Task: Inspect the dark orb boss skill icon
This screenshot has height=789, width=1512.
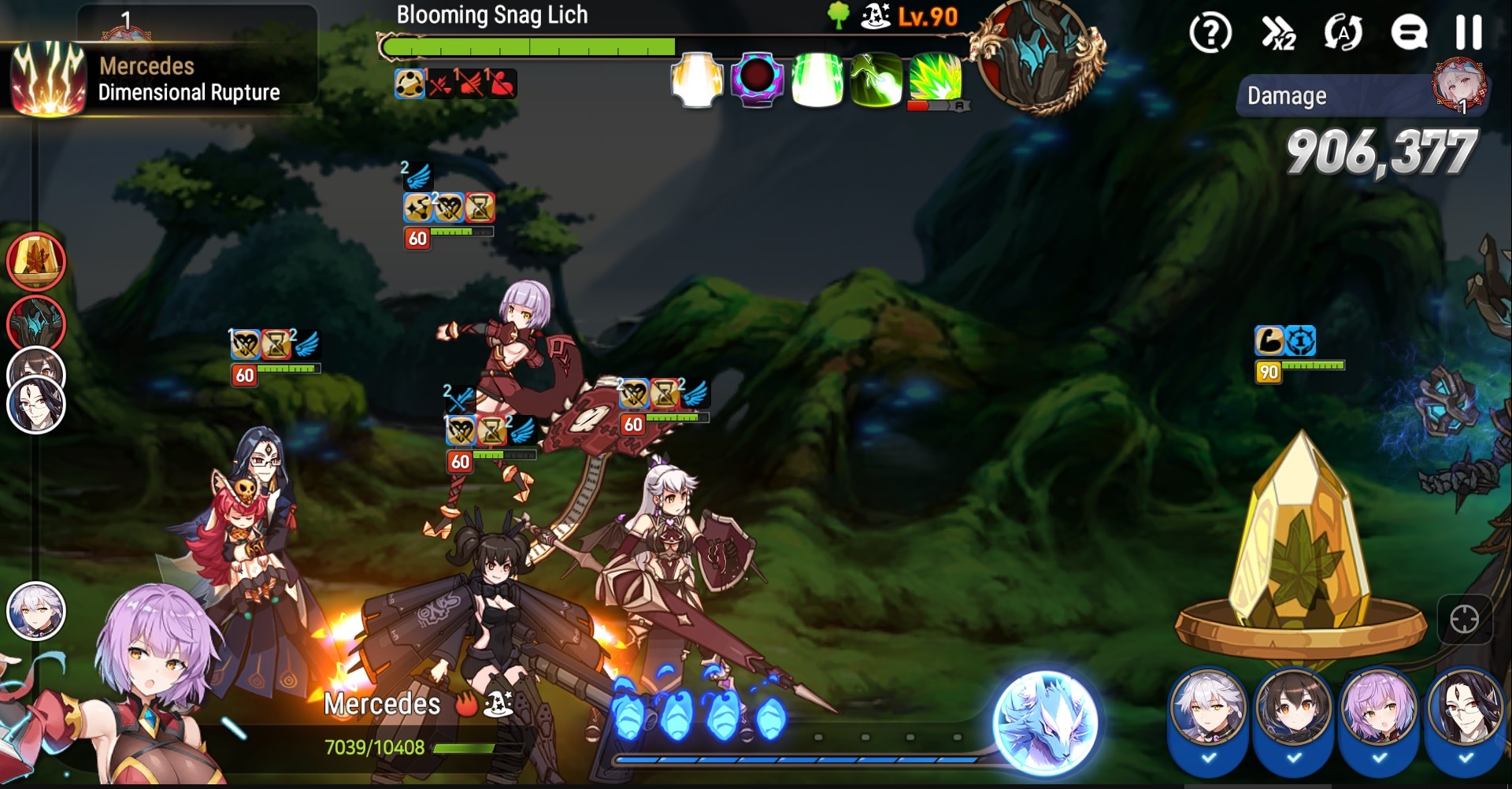Action: pos(757,79)
